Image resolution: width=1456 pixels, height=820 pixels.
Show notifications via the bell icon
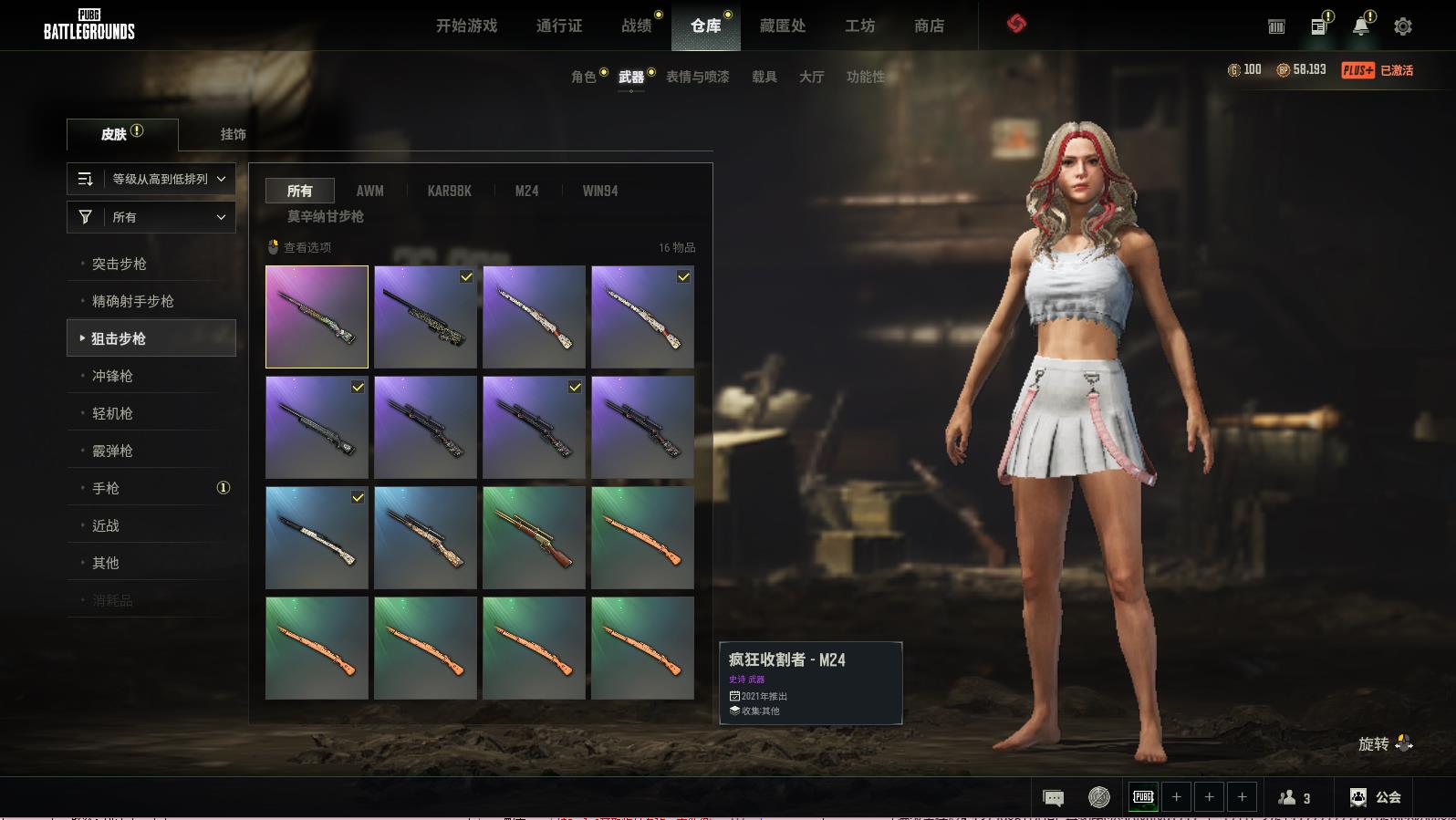click(x=1360, y=26)
